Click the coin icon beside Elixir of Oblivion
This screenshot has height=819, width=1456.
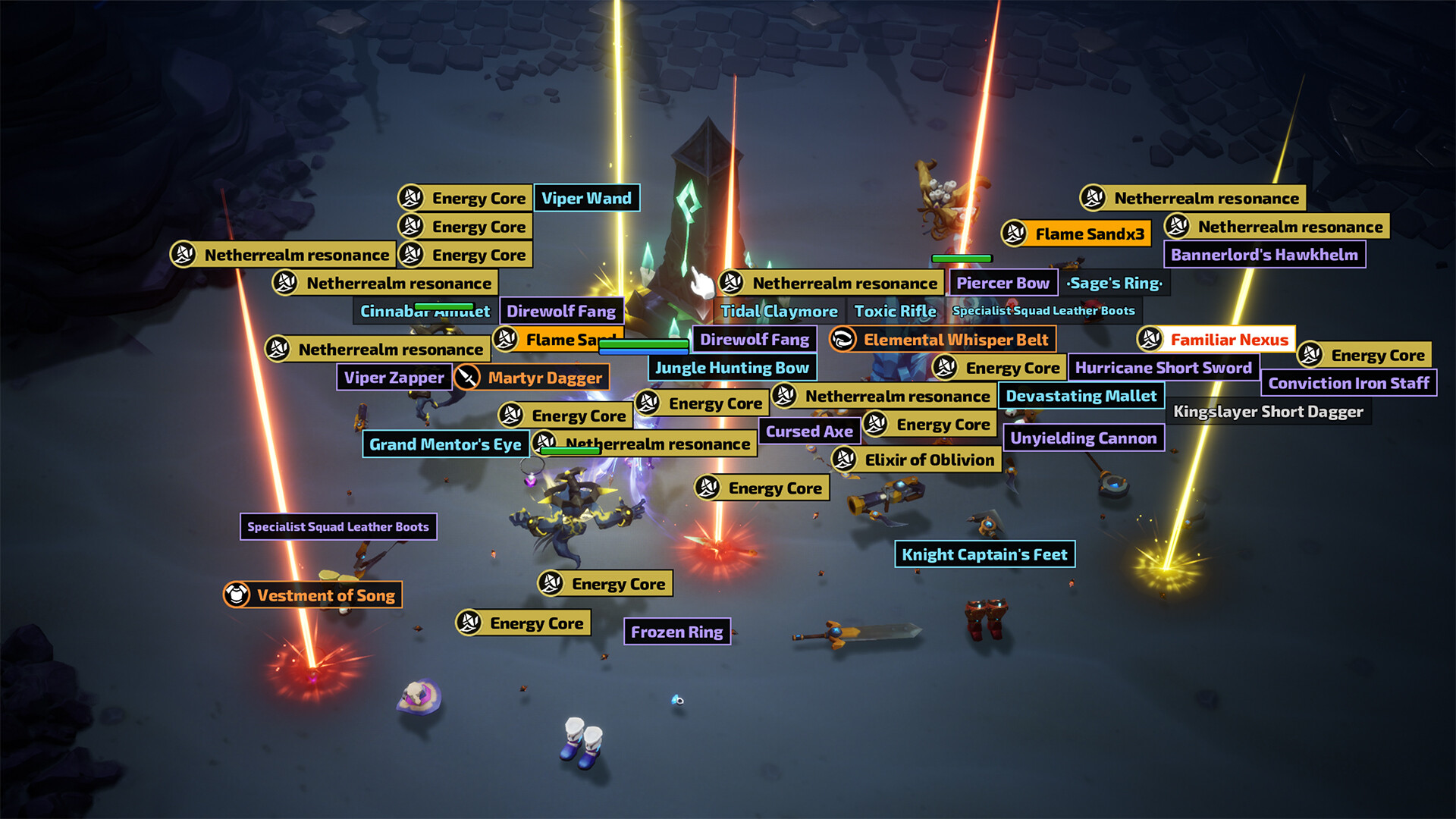pos(846,460)
